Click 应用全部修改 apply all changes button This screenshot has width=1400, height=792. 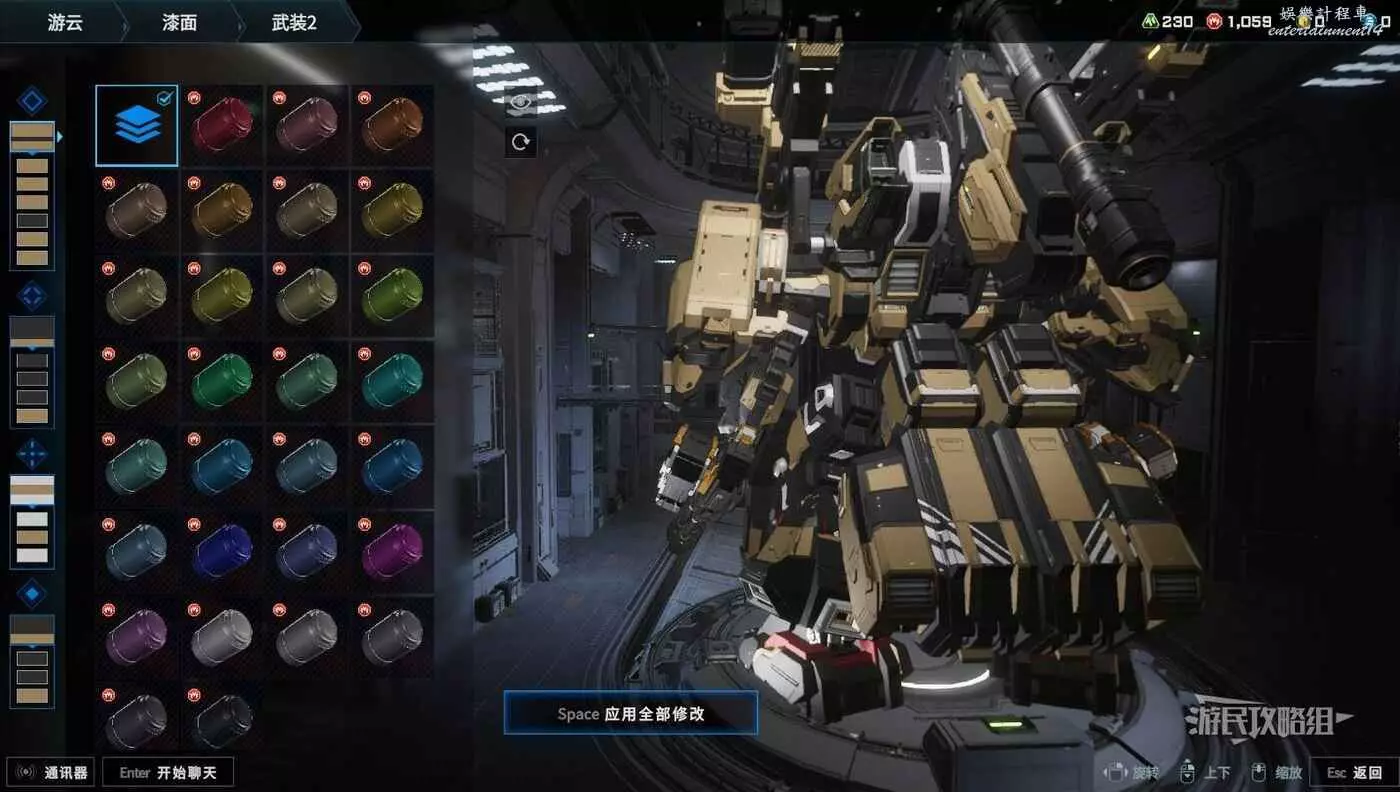(x=630, y=714)
